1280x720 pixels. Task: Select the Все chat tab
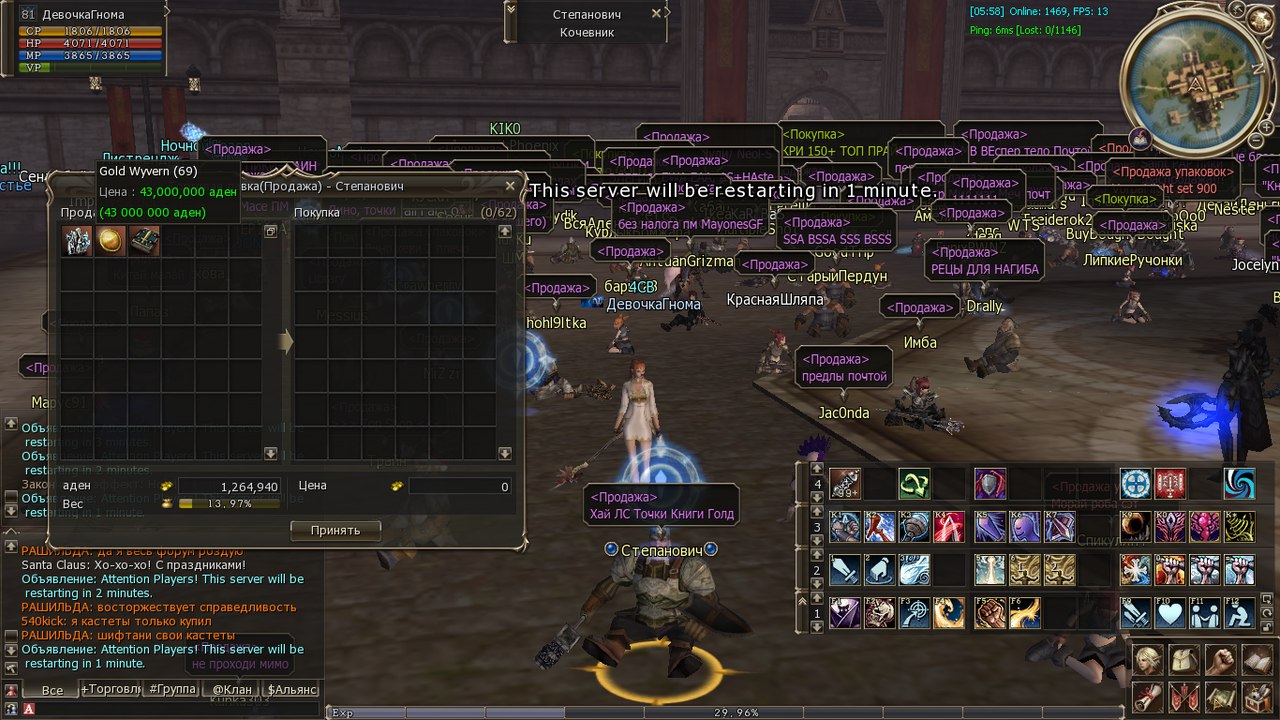tap(52, 690)
